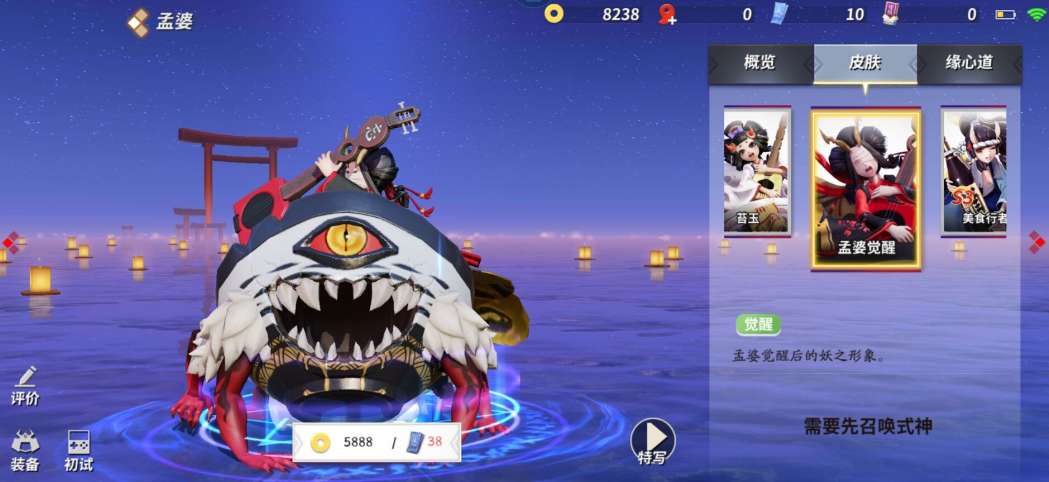Start the 初试 trial gamepad icon

tap(78, 450)
